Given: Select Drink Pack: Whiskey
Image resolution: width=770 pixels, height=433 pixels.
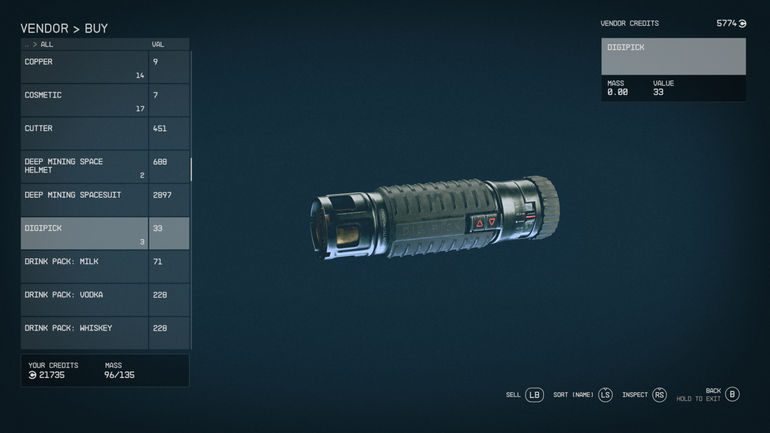Looking at the screenshot, I should click(x=85, y=332).
